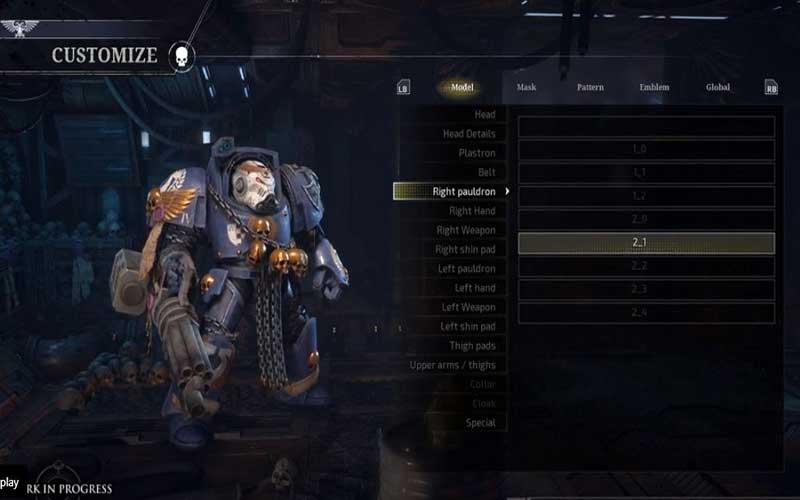Select the Right shin pad category
This screenshot has height=500, width=800.
pos(465,249)
